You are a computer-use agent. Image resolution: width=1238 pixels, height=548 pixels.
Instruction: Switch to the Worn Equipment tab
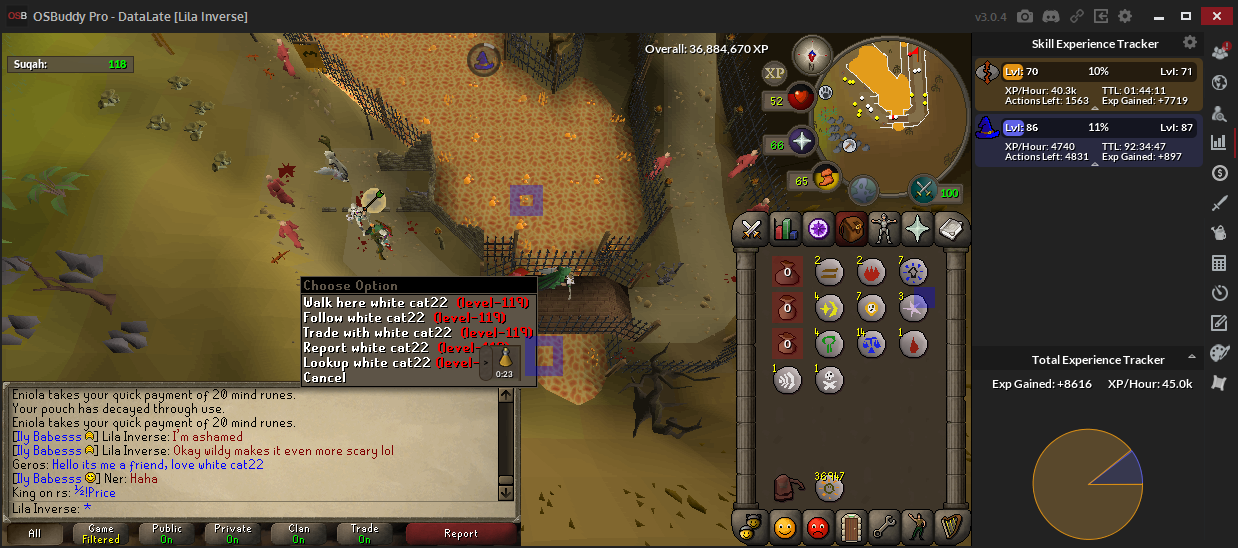pyautogui.click(x=885, y=229)
